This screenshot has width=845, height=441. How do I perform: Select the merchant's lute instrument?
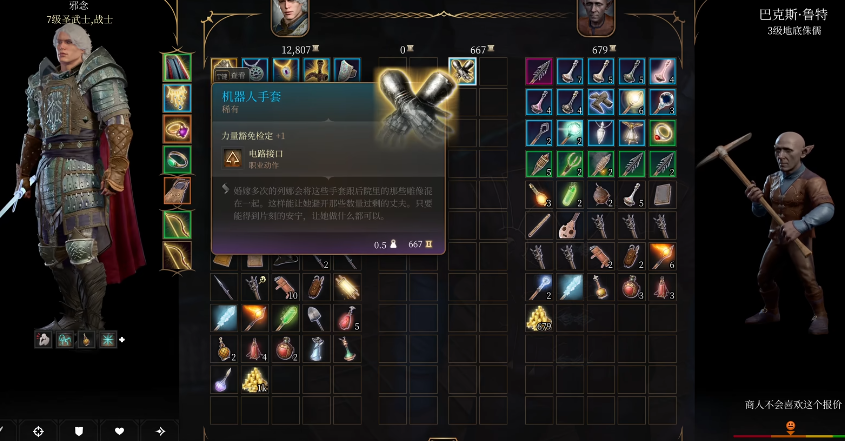pyautogui.click(x=571, y=226)
